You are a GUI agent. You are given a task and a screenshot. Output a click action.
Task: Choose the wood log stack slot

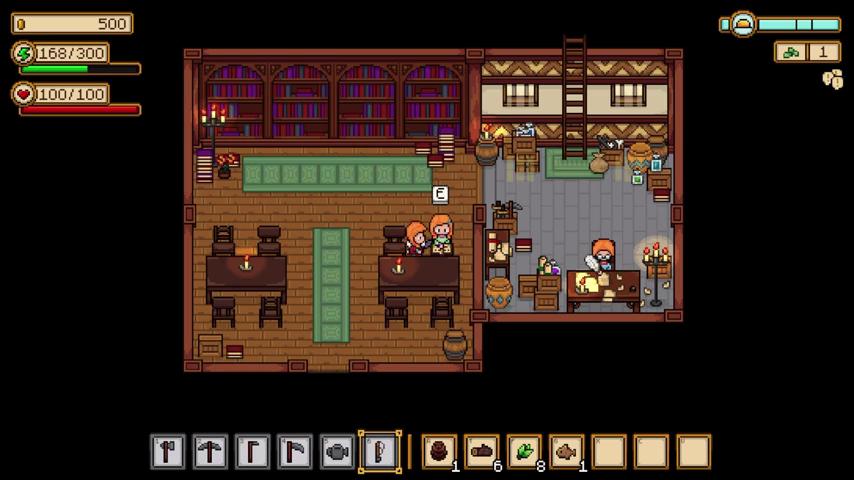pos(482,452)
